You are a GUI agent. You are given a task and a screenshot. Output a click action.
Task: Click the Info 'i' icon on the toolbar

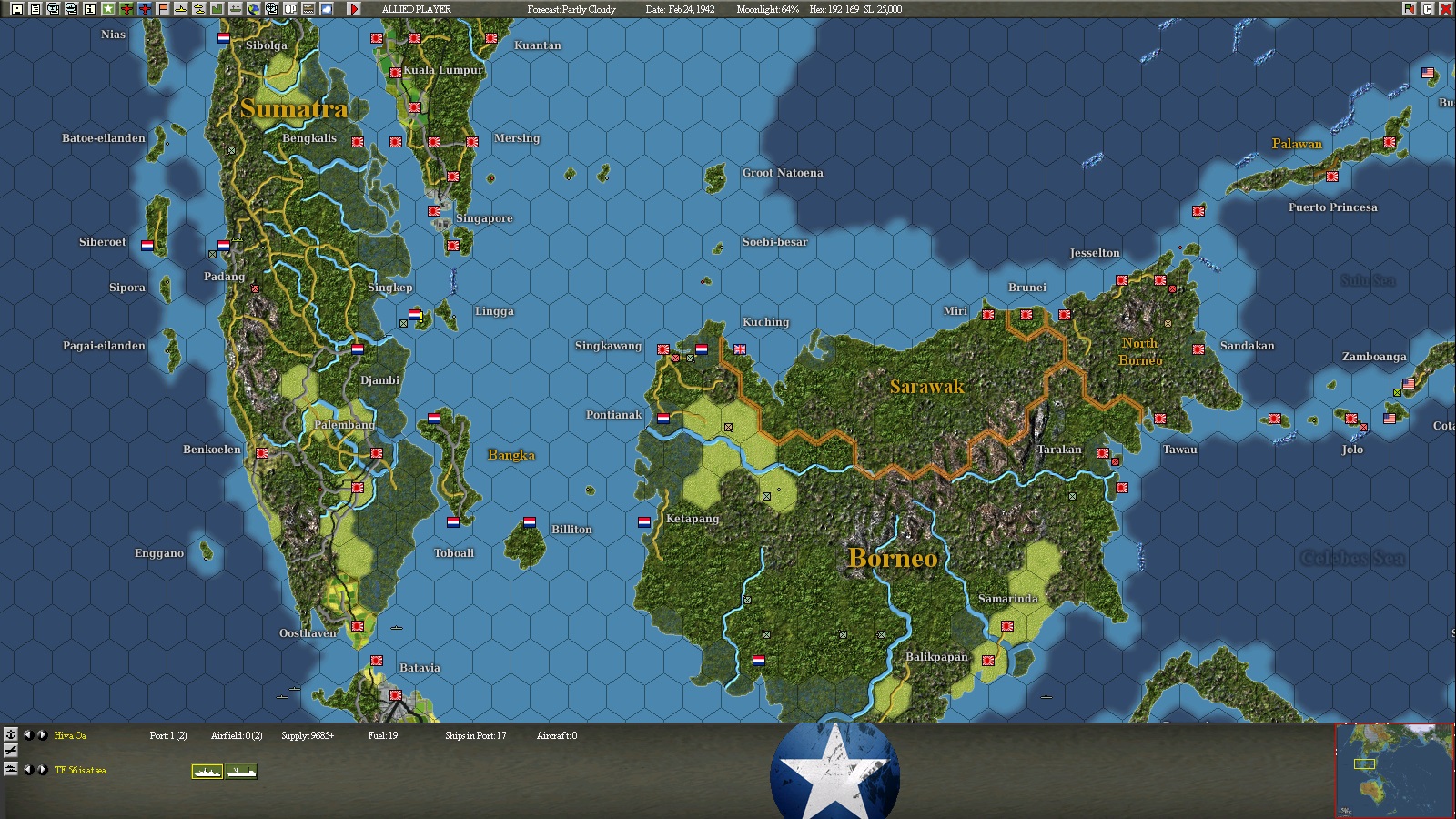point(88,7)
